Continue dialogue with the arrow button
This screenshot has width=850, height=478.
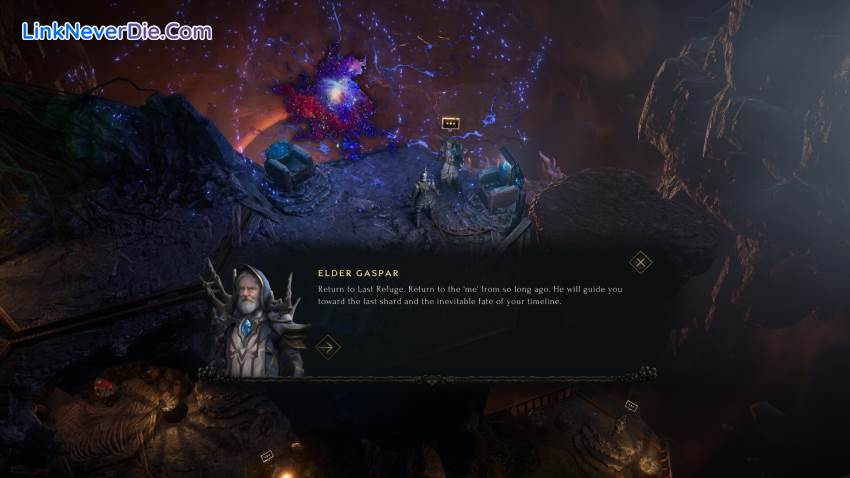point(327,347)
